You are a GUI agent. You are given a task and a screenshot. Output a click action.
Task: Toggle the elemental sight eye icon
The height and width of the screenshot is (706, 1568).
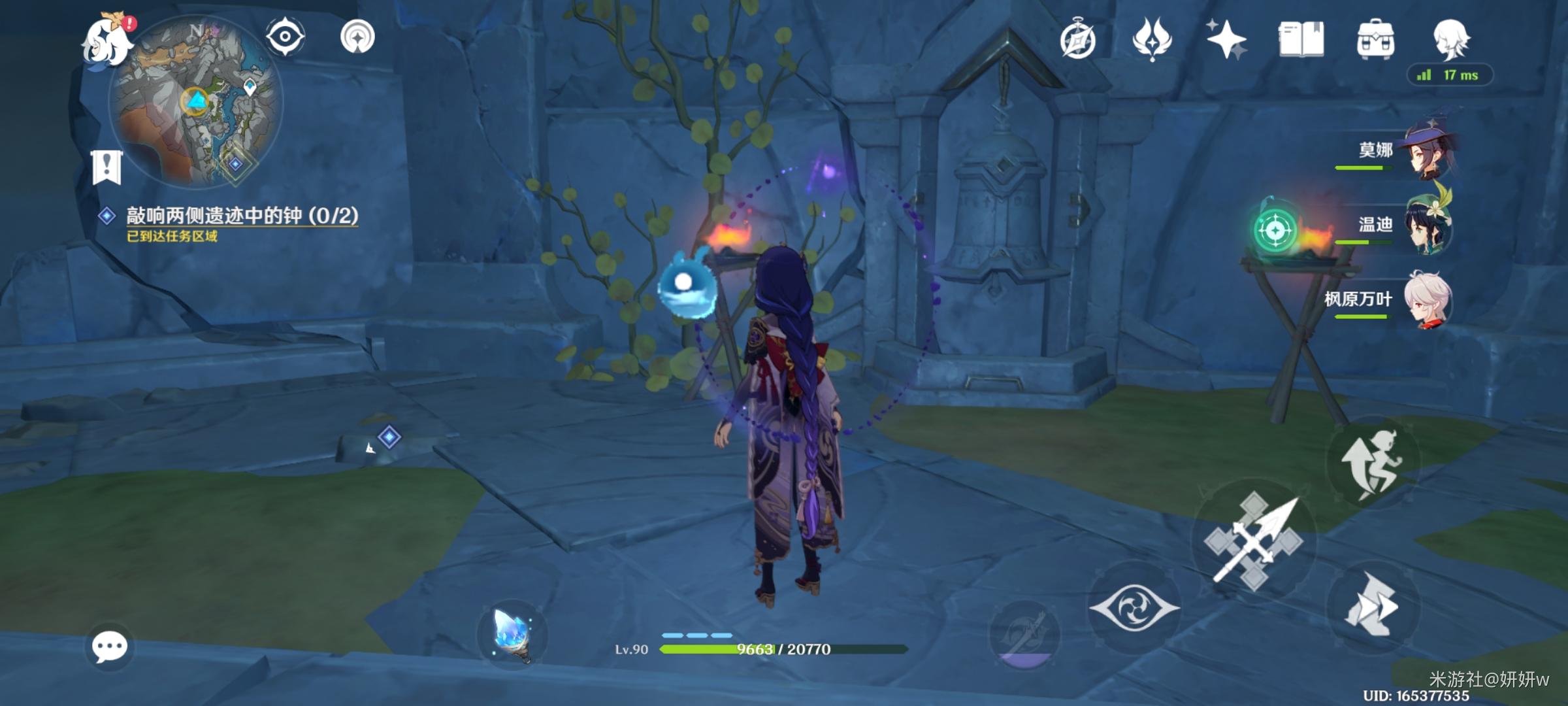(285, 36)
